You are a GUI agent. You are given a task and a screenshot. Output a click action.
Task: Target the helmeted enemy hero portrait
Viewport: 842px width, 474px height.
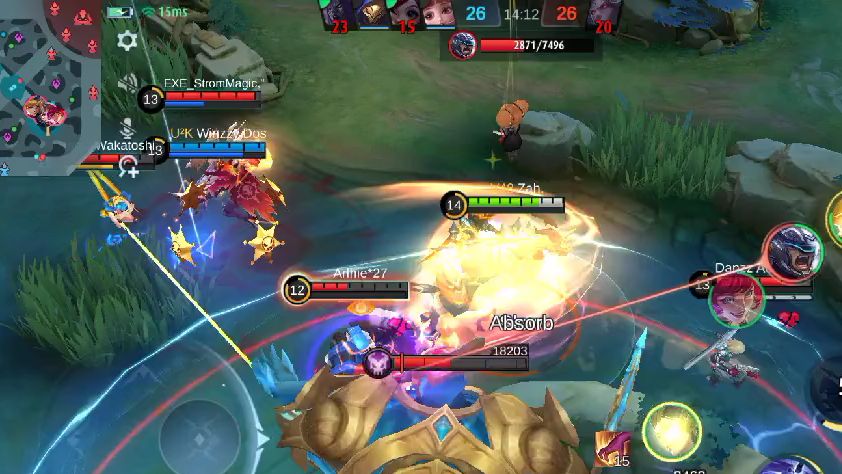(x=795, y=252)
